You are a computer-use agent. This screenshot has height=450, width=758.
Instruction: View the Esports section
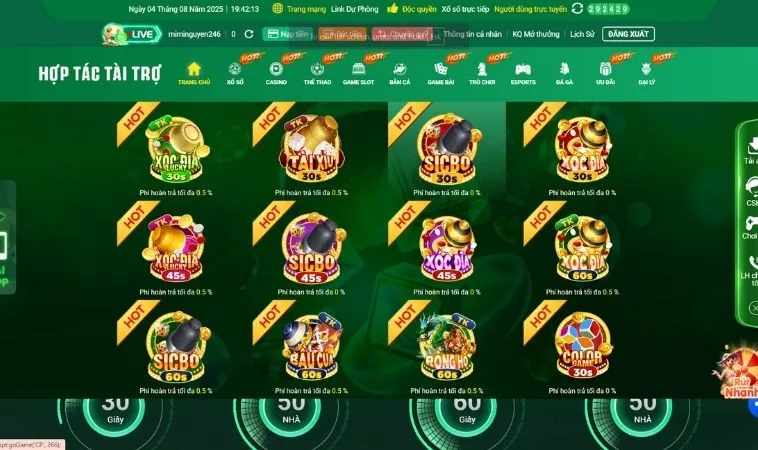tap(523, 73)
